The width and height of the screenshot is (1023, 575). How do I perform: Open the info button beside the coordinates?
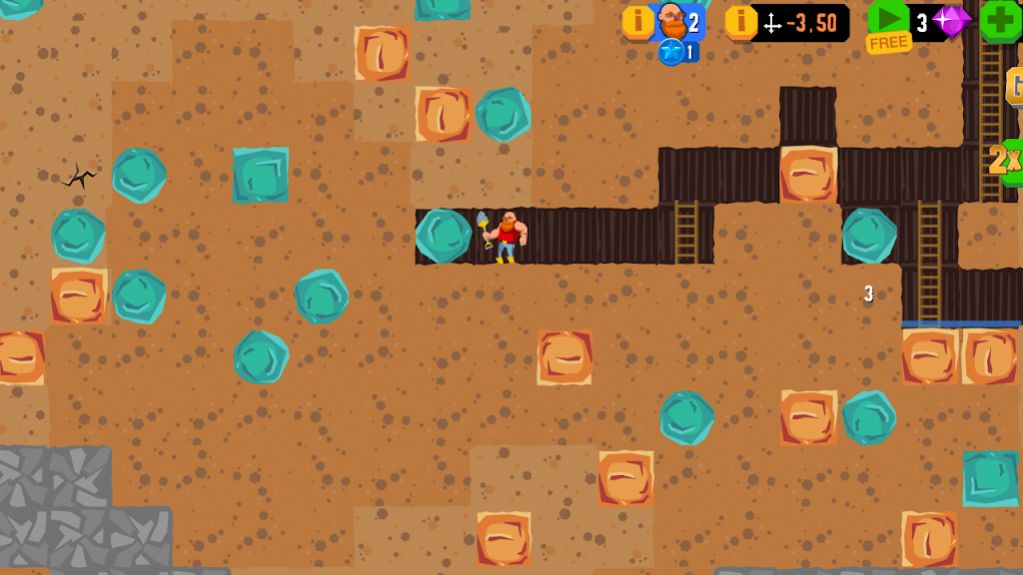(x=740, y=21)
